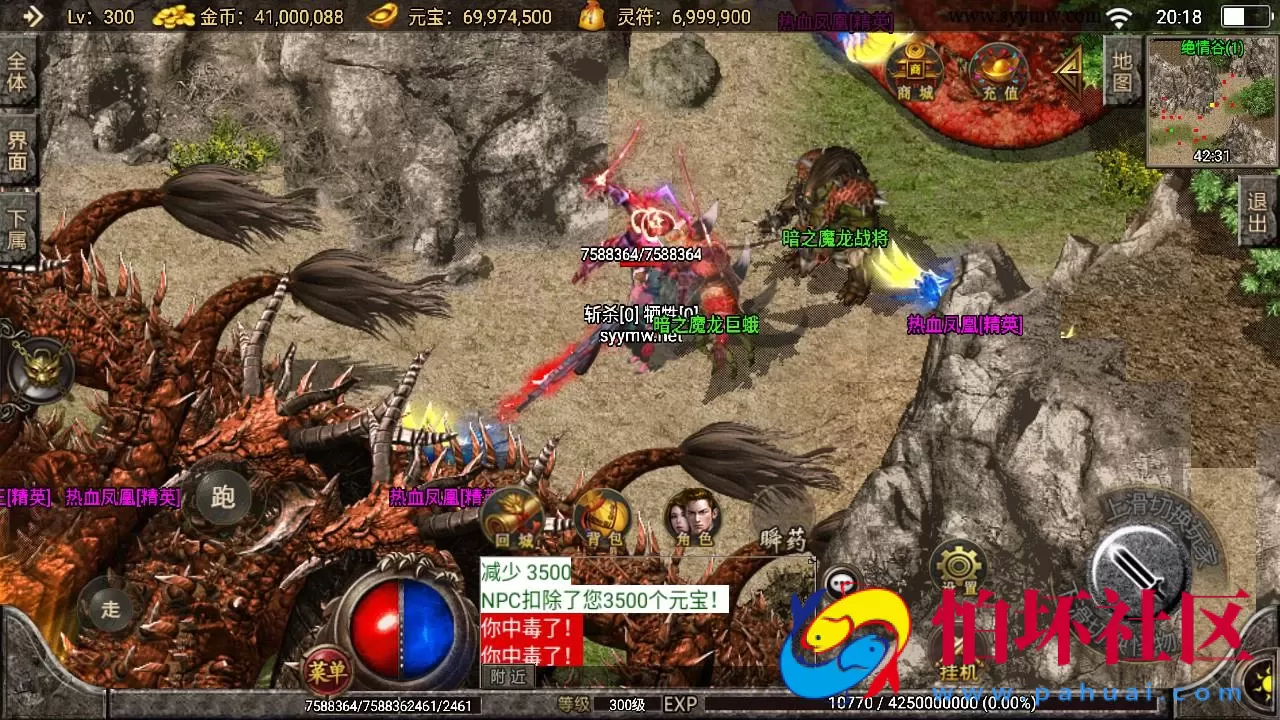Screen dimensions: 1280x720
Task: Select the 全体 sidebar tab
Action: click(x=16, y=72)
